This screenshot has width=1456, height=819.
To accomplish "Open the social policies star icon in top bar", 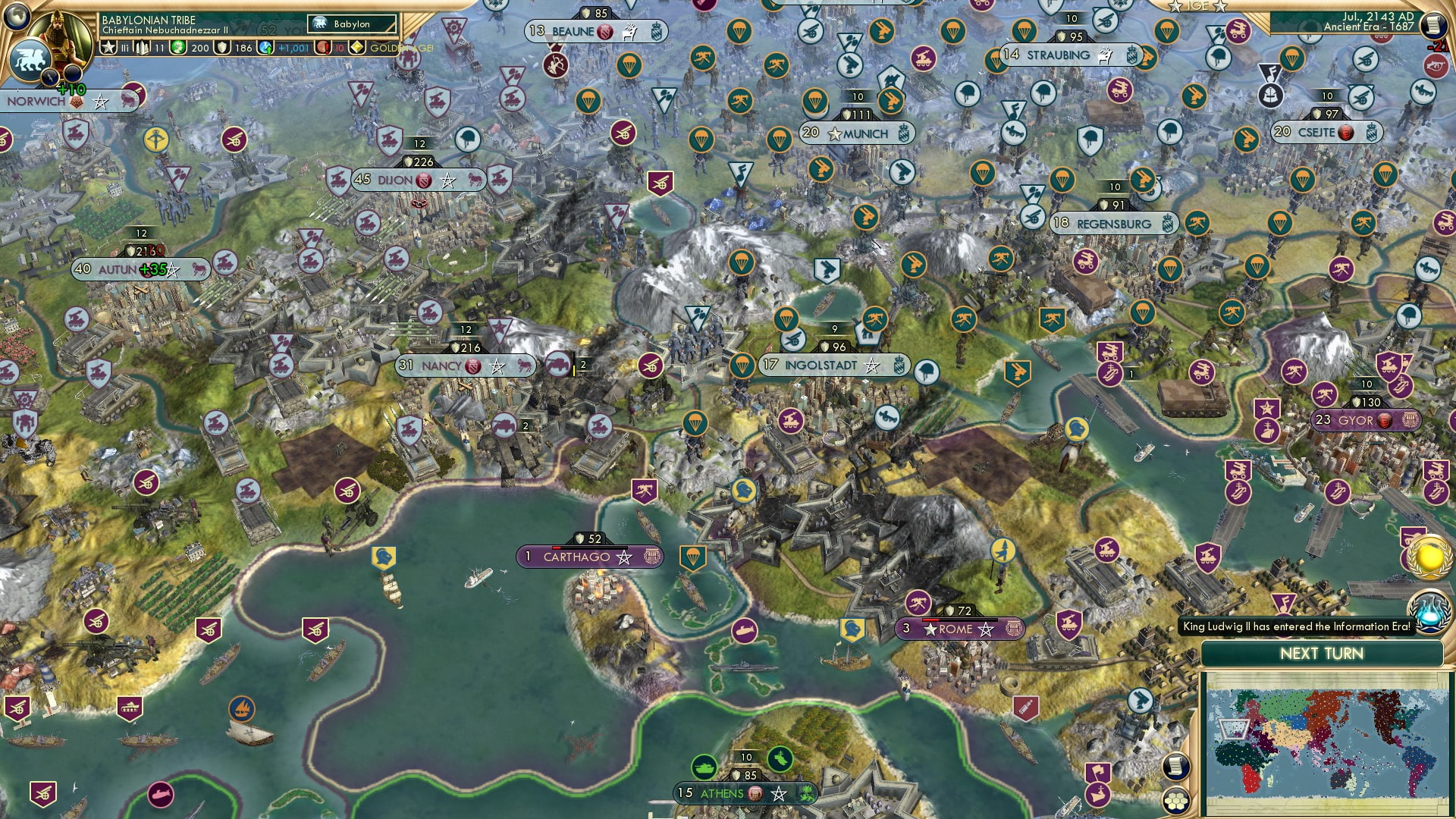I will point(108,47).
